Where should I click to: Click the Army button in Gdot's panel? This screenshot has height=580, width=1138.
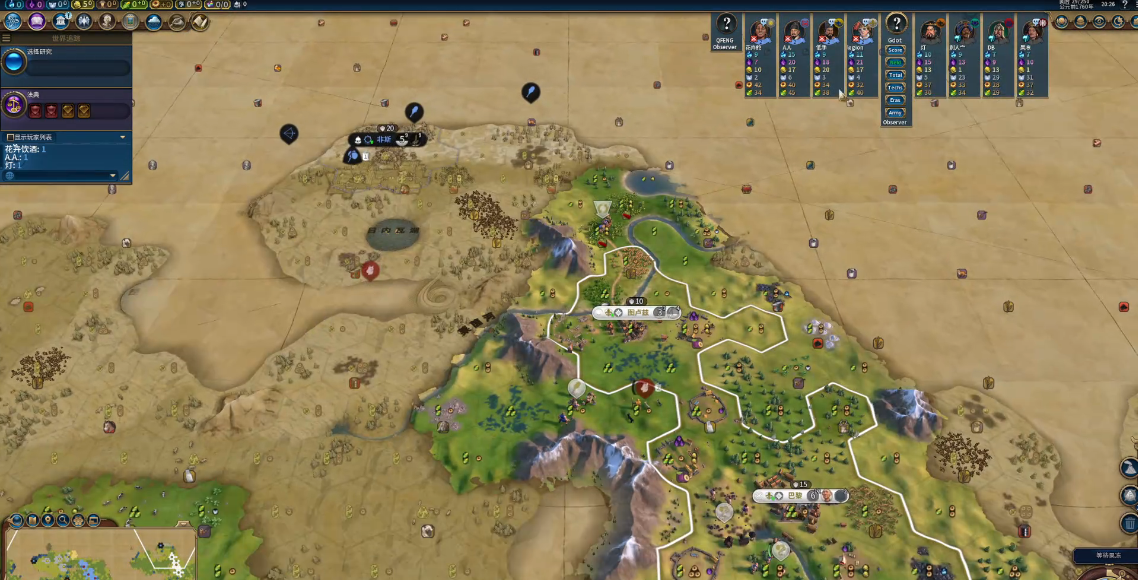[895, 112]
